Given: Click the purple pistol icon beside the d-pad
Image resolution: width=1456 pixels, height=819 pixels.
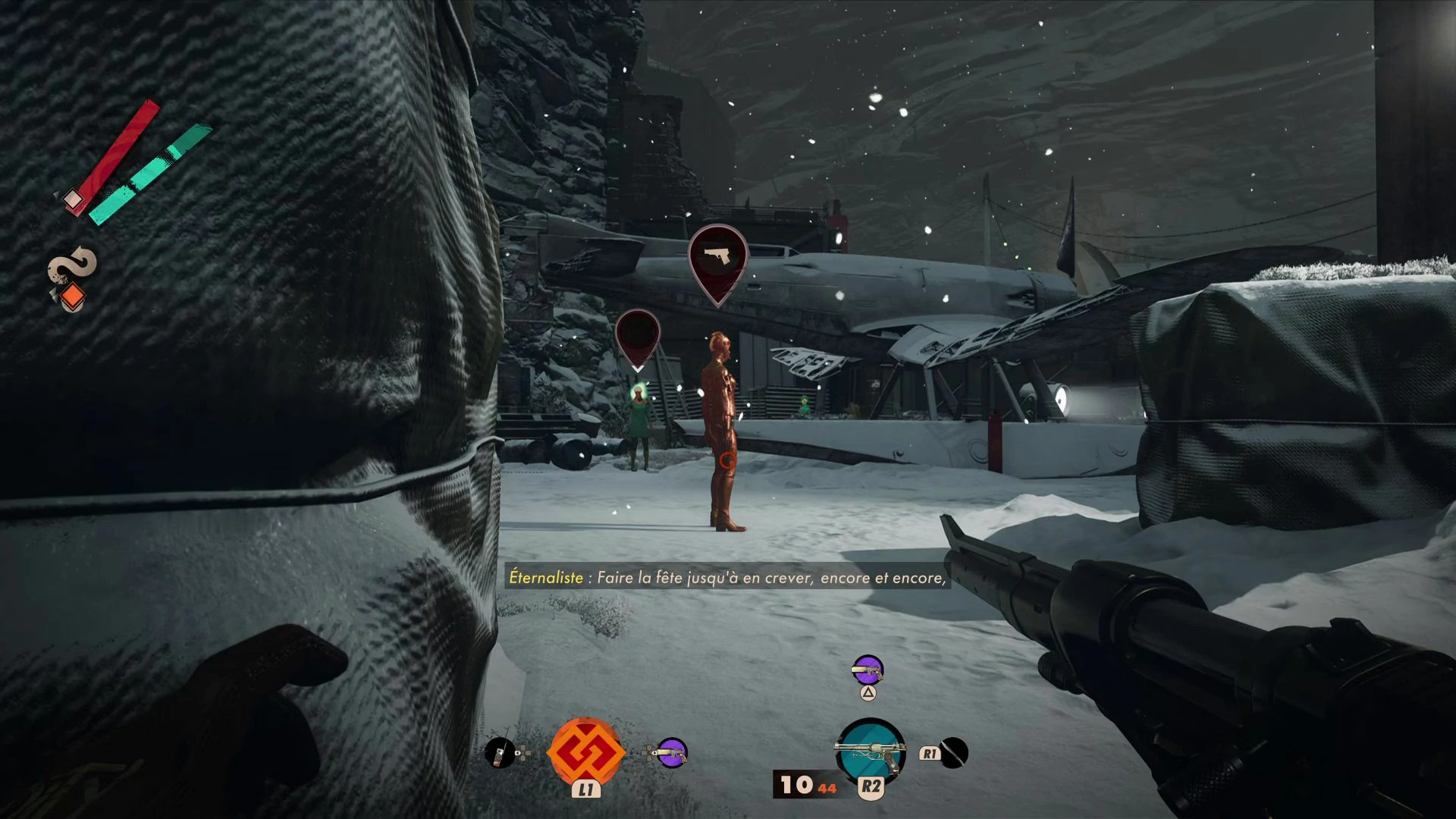Looking at the screenshot, I should pyautogui.click(x=672, y=753).
